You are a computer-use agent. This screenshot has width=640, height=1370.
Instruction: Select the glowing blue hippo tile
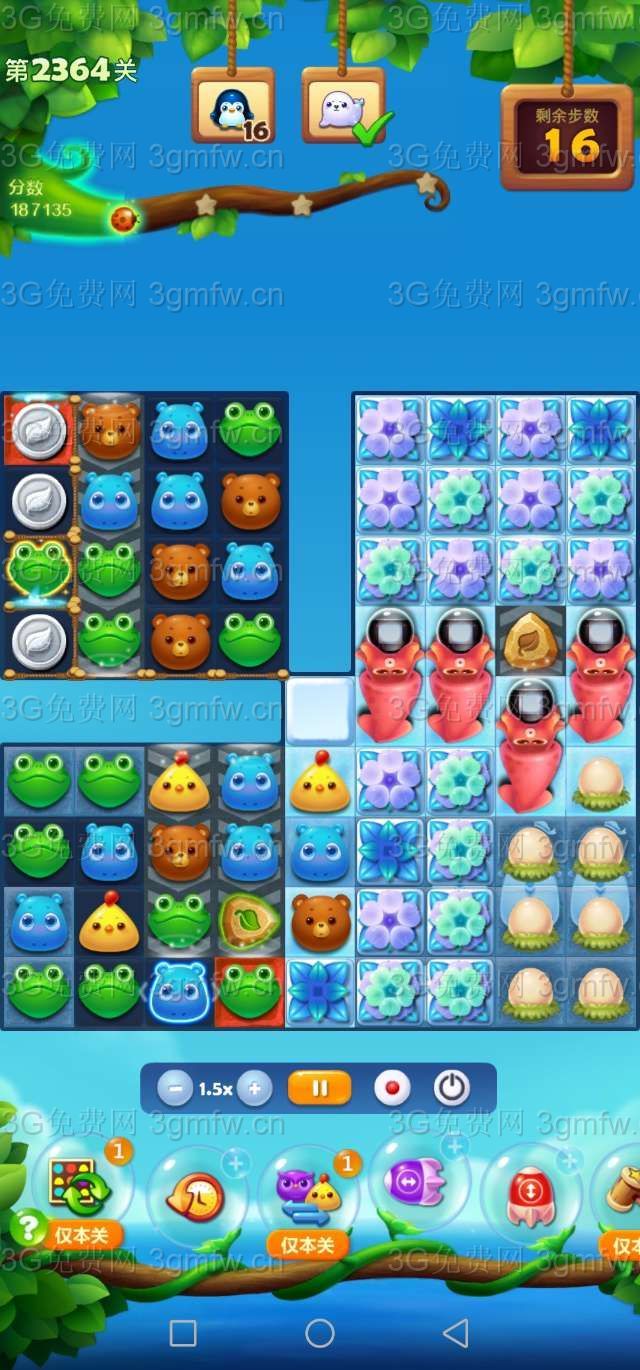coord(179,992)
